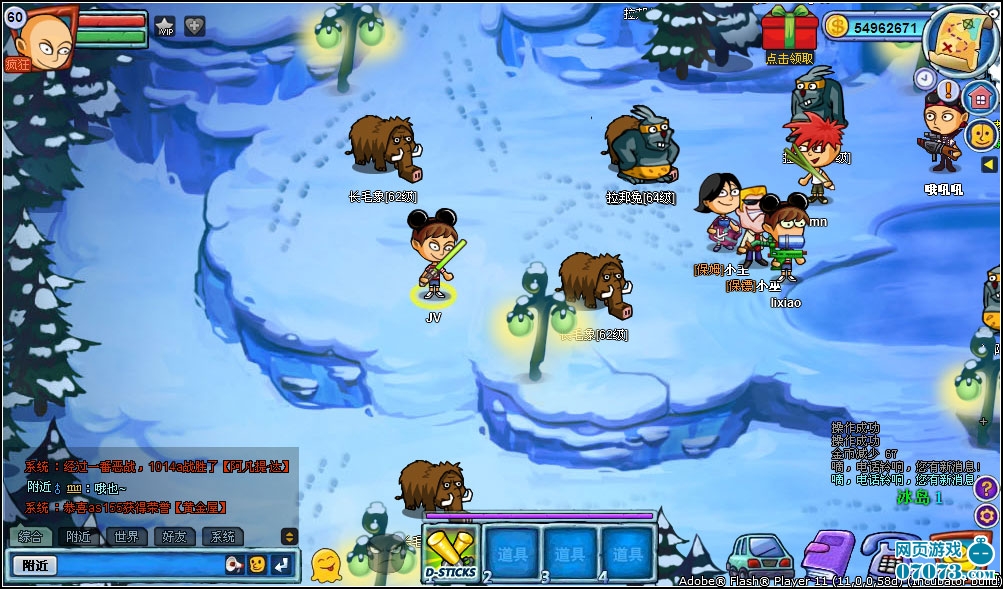This screenshot has height=589, width=1003.
Task: Open the gear settings button
Action: pyautogui.click(x=985, y=516)
